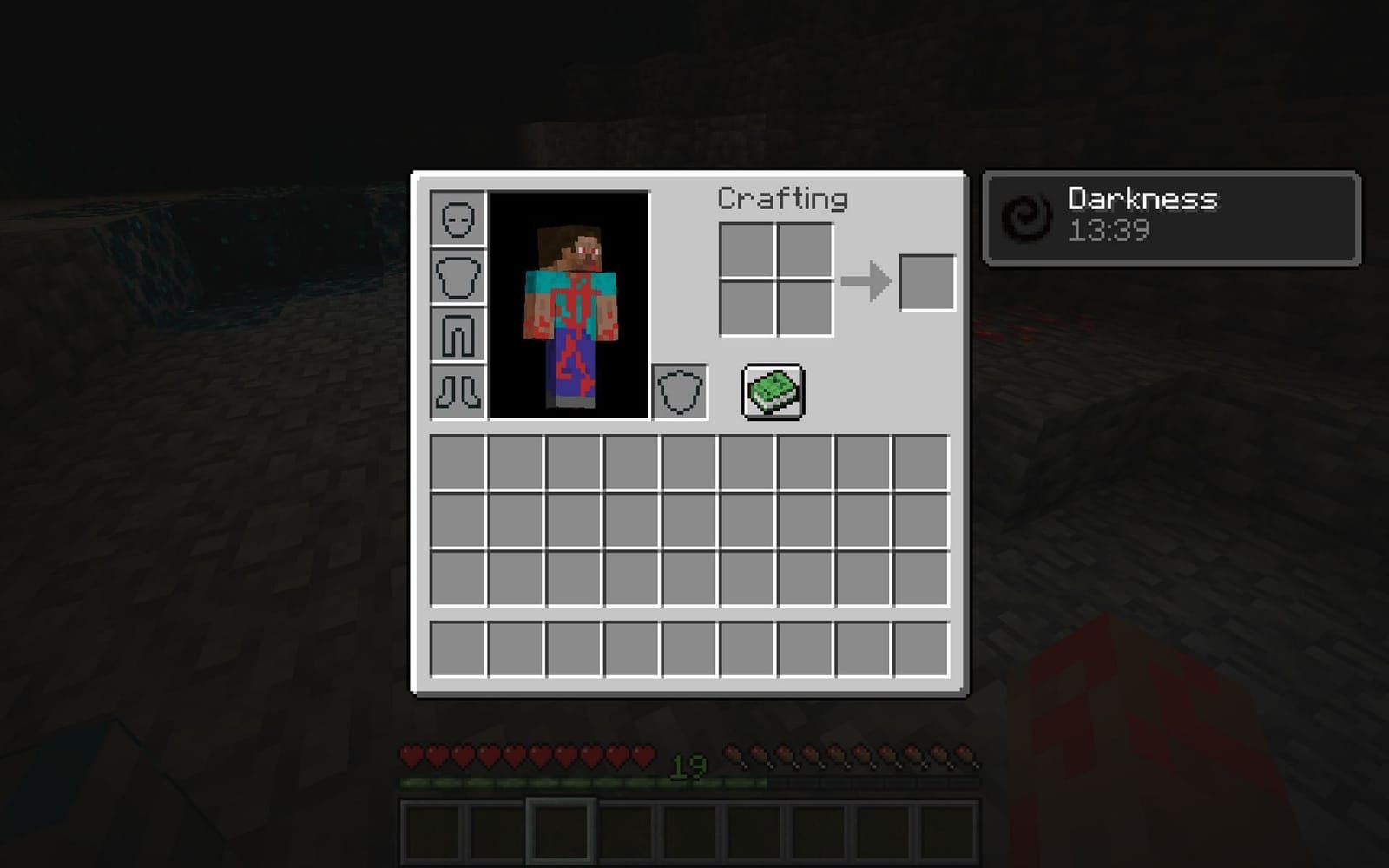Click the leggings armor slot
This screenshot has width=1389, height=868.
[x=456, y=332]
